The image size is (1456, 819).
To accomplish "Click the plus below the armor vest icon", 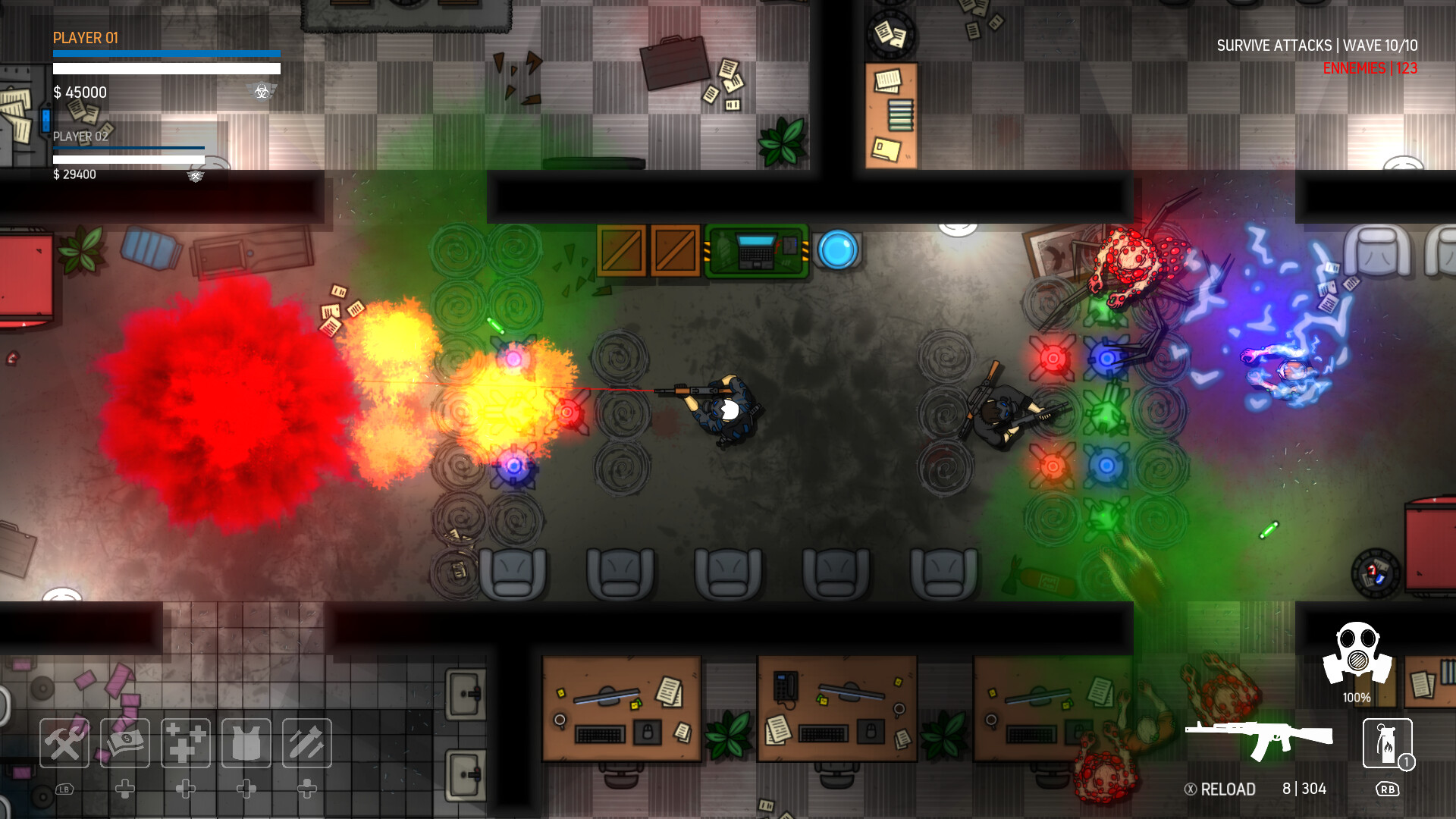I will [x=246, y=789].
